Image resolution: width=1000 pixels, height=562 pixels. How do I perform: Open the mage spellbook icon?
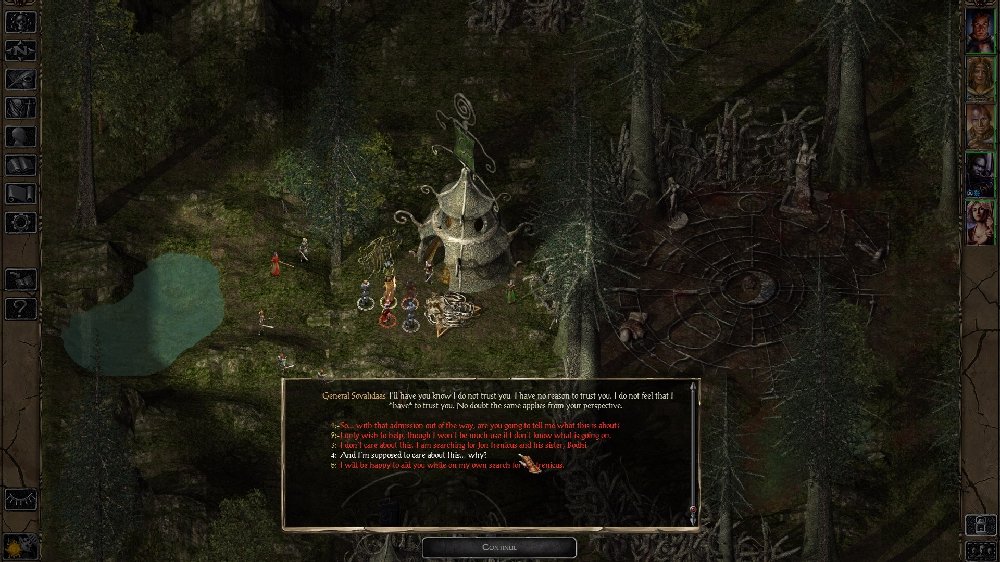(20, 165)
